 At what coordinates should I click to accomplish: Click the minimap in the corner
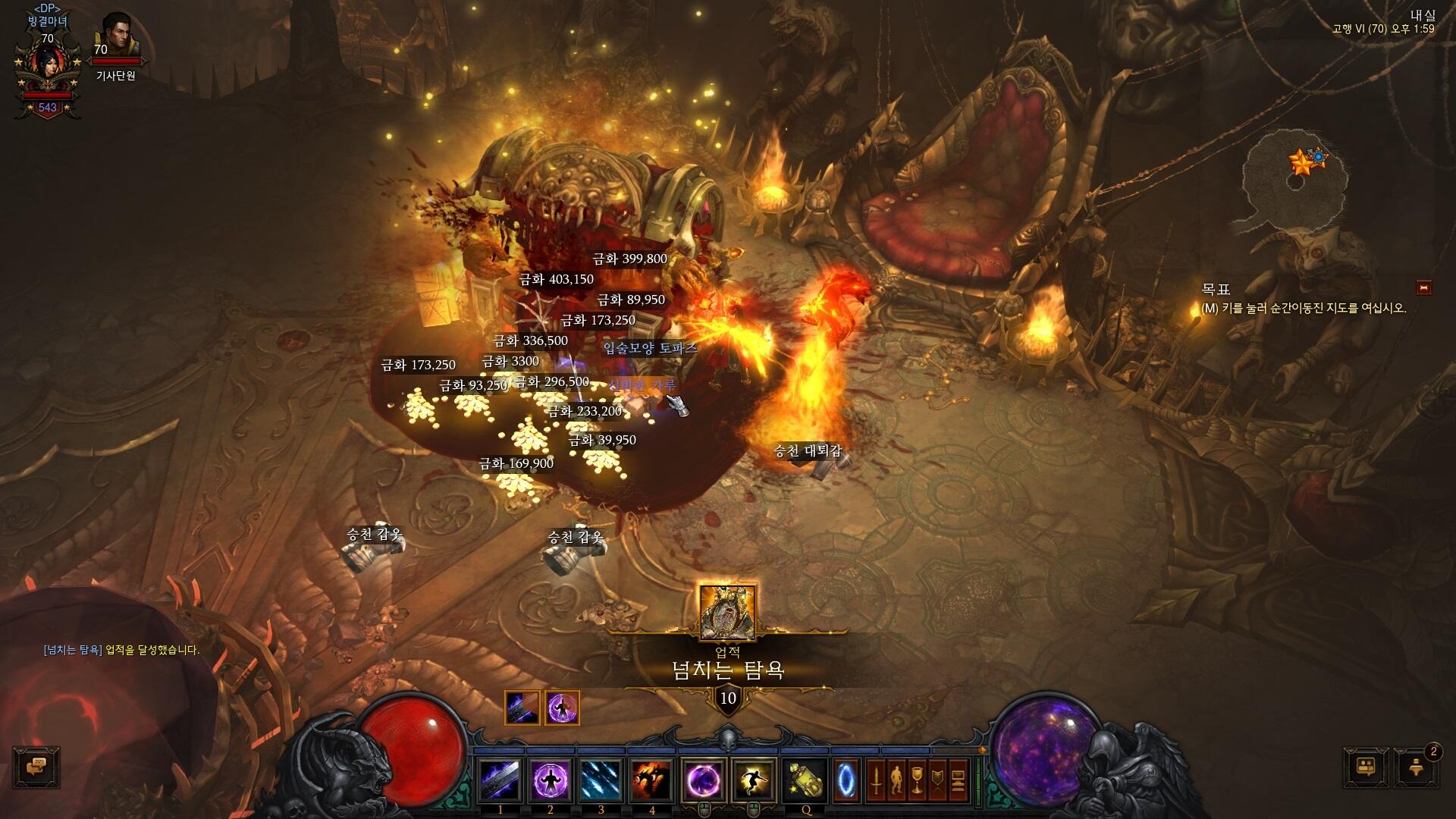(x=1296, y=186)
